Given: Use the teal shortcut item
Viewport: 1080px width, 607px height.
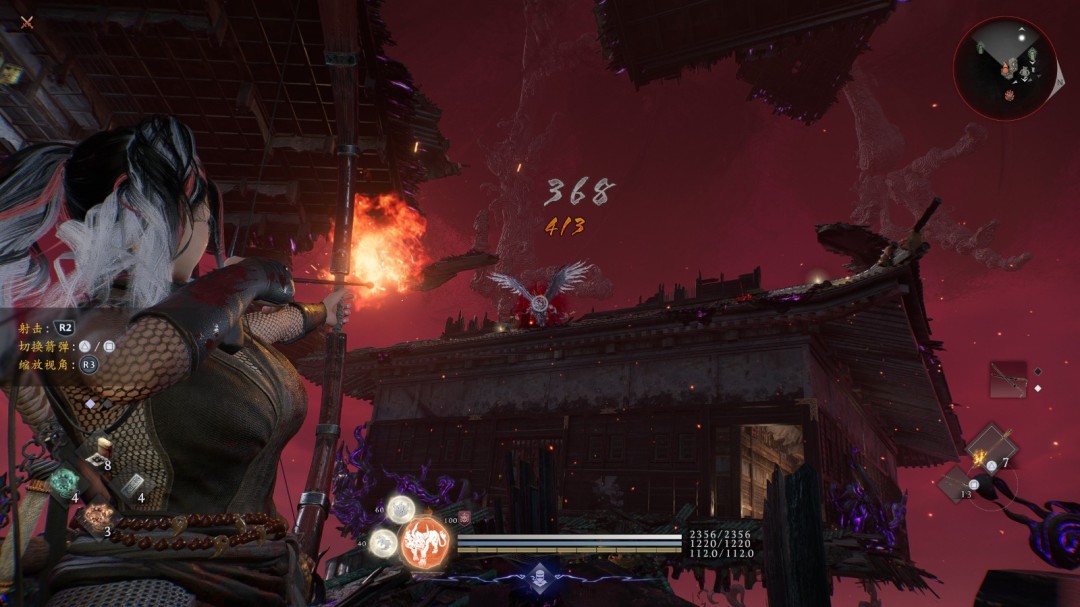Looking at the screenshot, I should [x=64, y=482].
